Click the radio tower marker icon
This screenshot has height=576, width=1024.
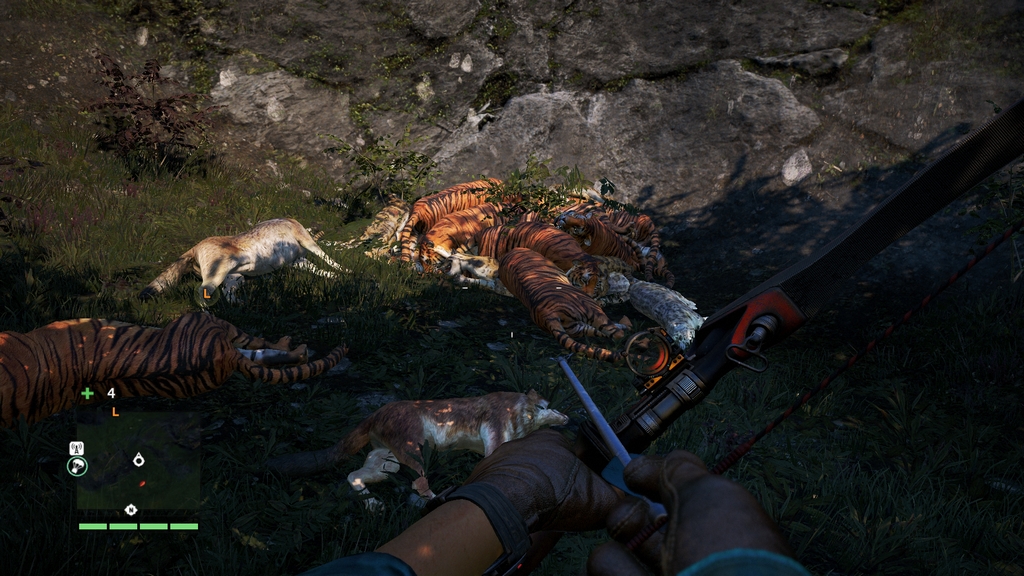76,448
